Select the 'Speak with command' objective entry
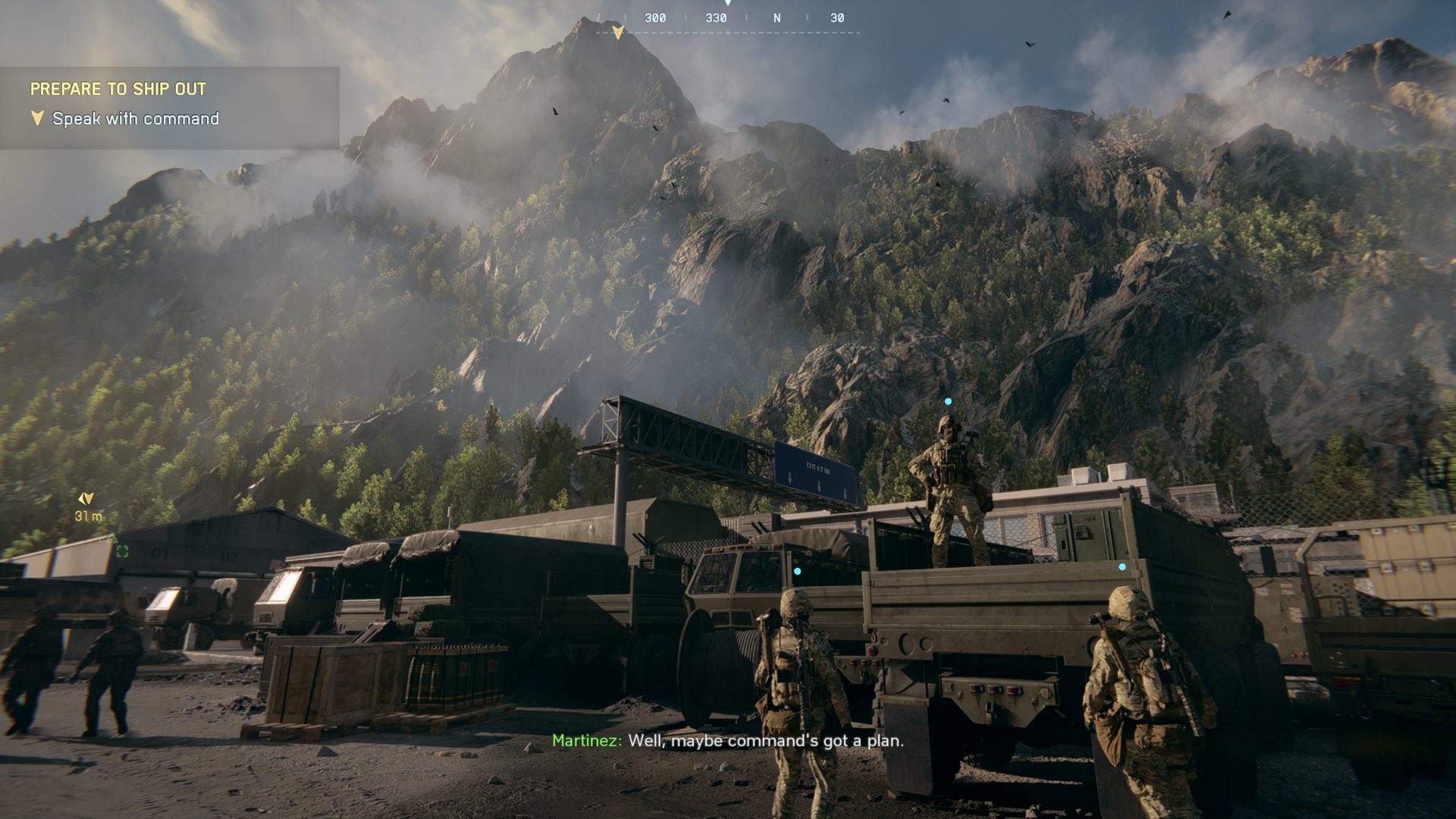1456x819 pixels. (135, 119)
